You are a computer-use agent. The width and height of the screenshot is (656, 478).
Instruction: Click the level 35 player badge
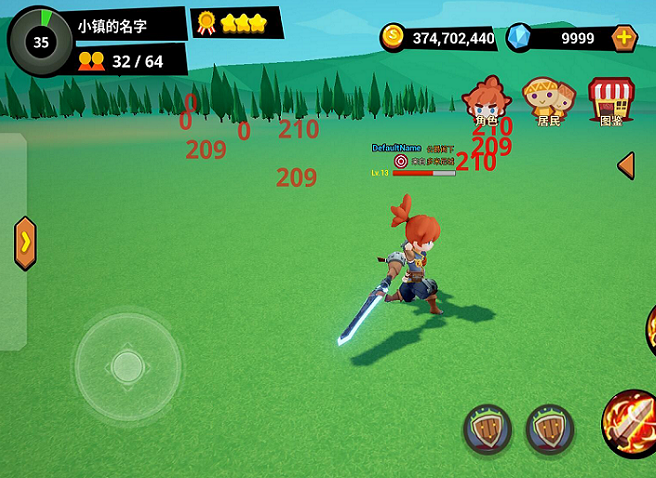point(41,42)
